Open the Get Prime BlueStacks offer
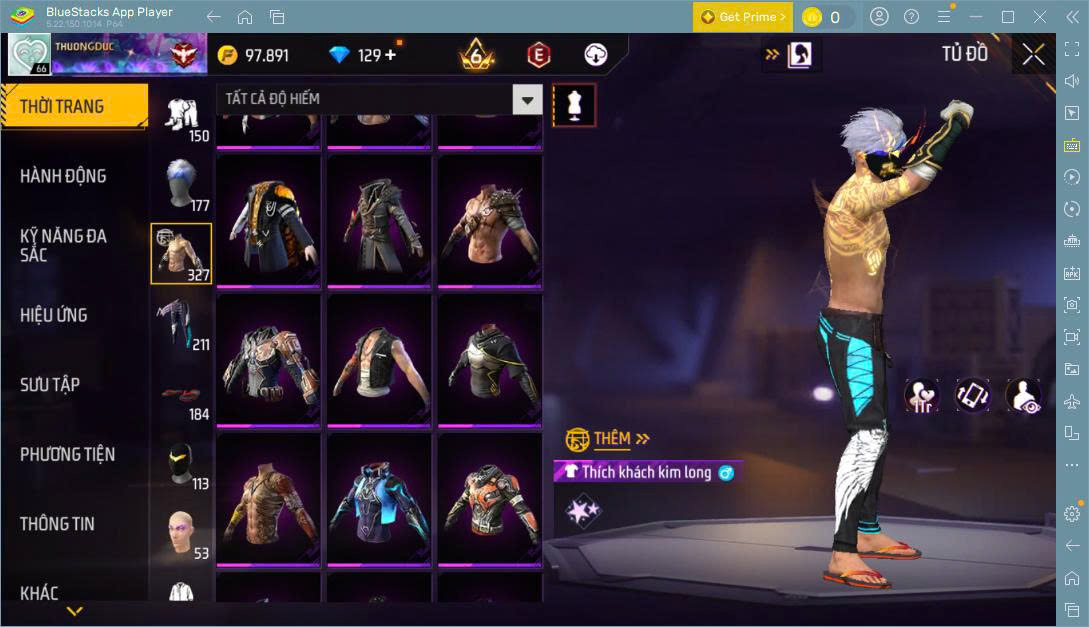Screen dimensions: 1089x627 743,17
